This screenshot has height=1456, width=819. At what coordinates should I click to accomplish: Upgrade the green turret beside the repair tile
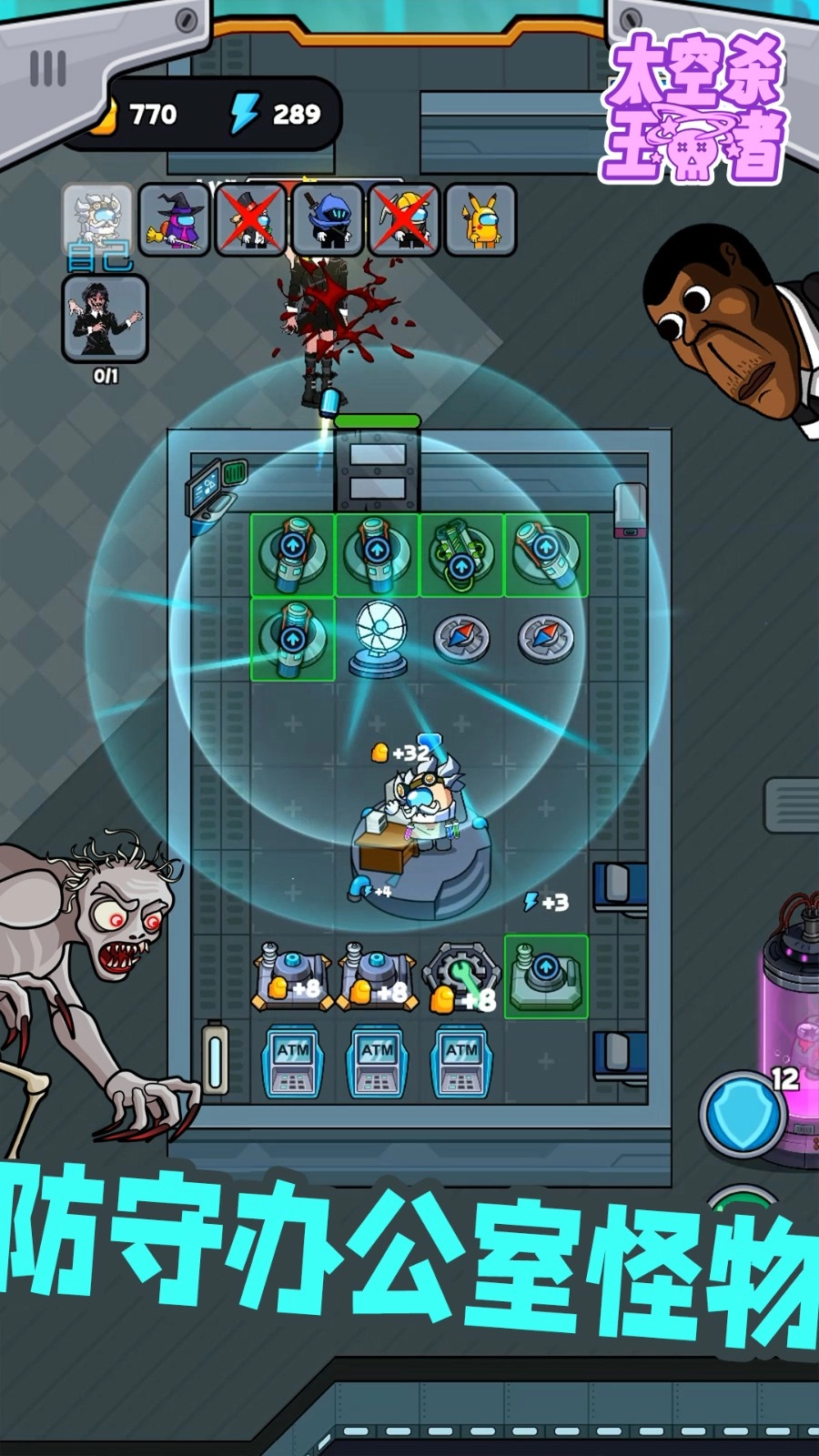pyautogui.click(x=546, y=976)
